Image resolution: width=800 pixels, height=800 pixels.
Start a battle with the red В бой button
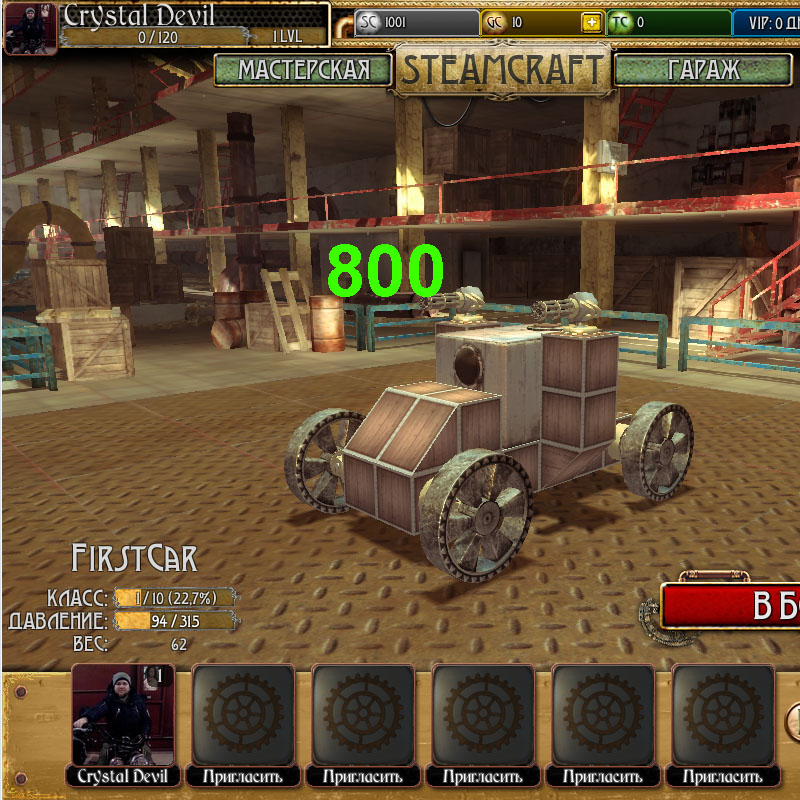pos(734,606)
